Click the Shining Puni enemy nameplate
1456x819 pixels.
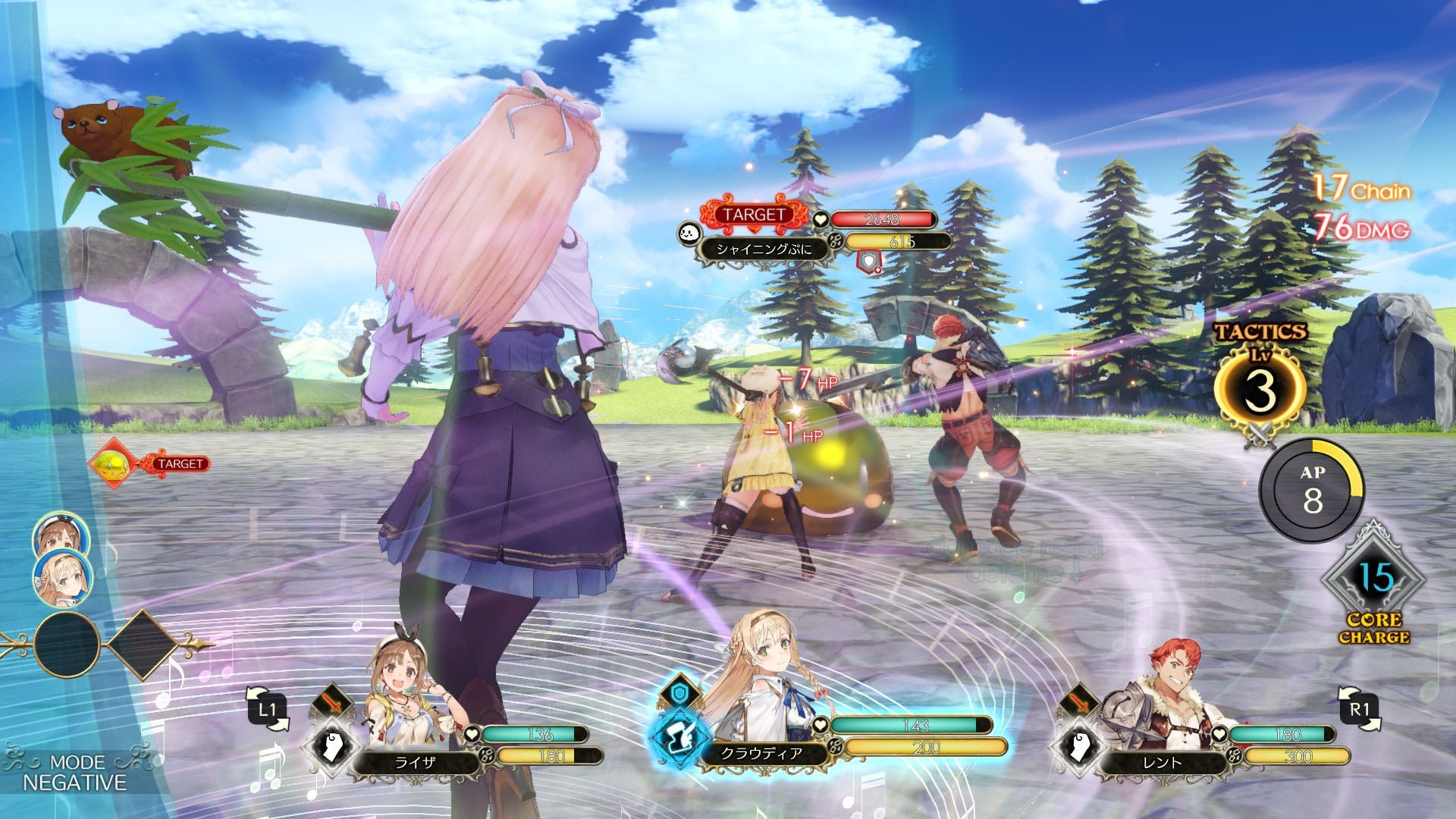point(763,249)
